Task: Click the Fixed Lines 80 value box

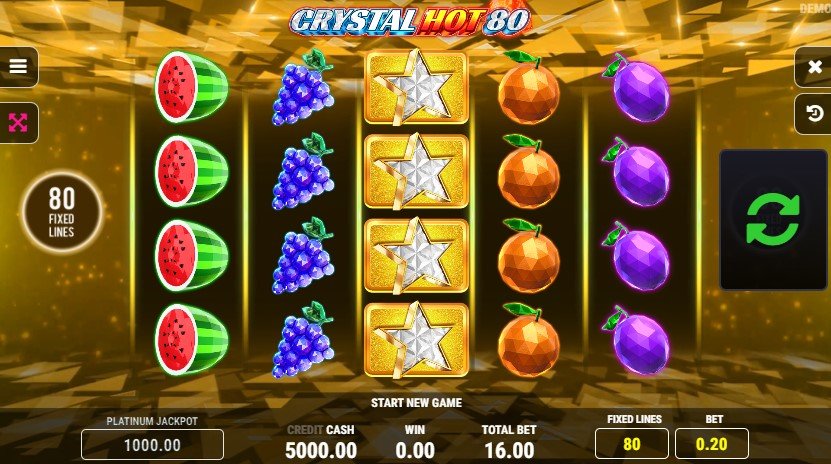Action: pyautogui.click(x=632, y=443)
